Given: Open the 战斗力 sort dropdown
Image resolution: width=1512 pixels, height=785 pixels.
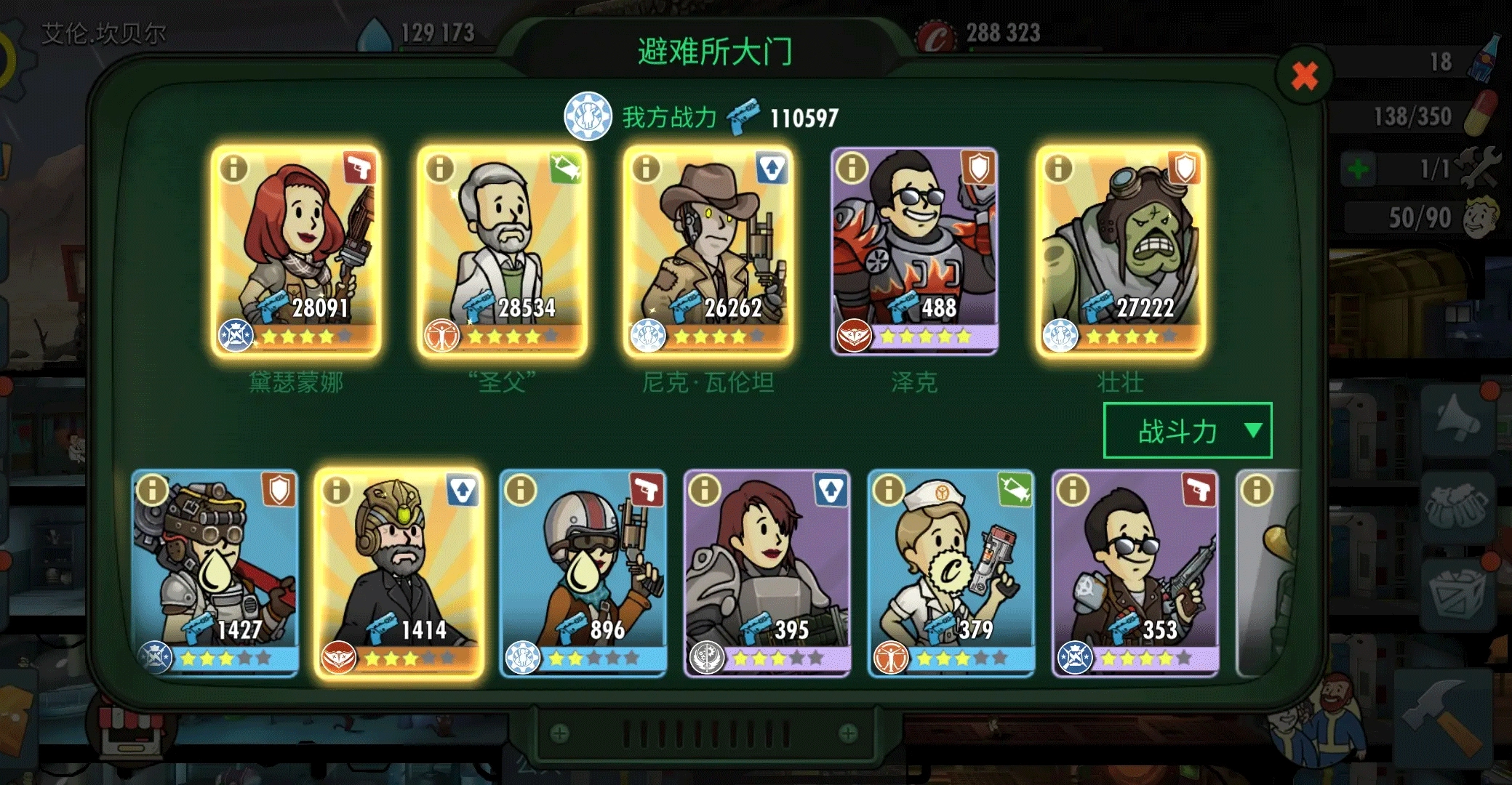Looking at the screenshot, I should 1187,431.
